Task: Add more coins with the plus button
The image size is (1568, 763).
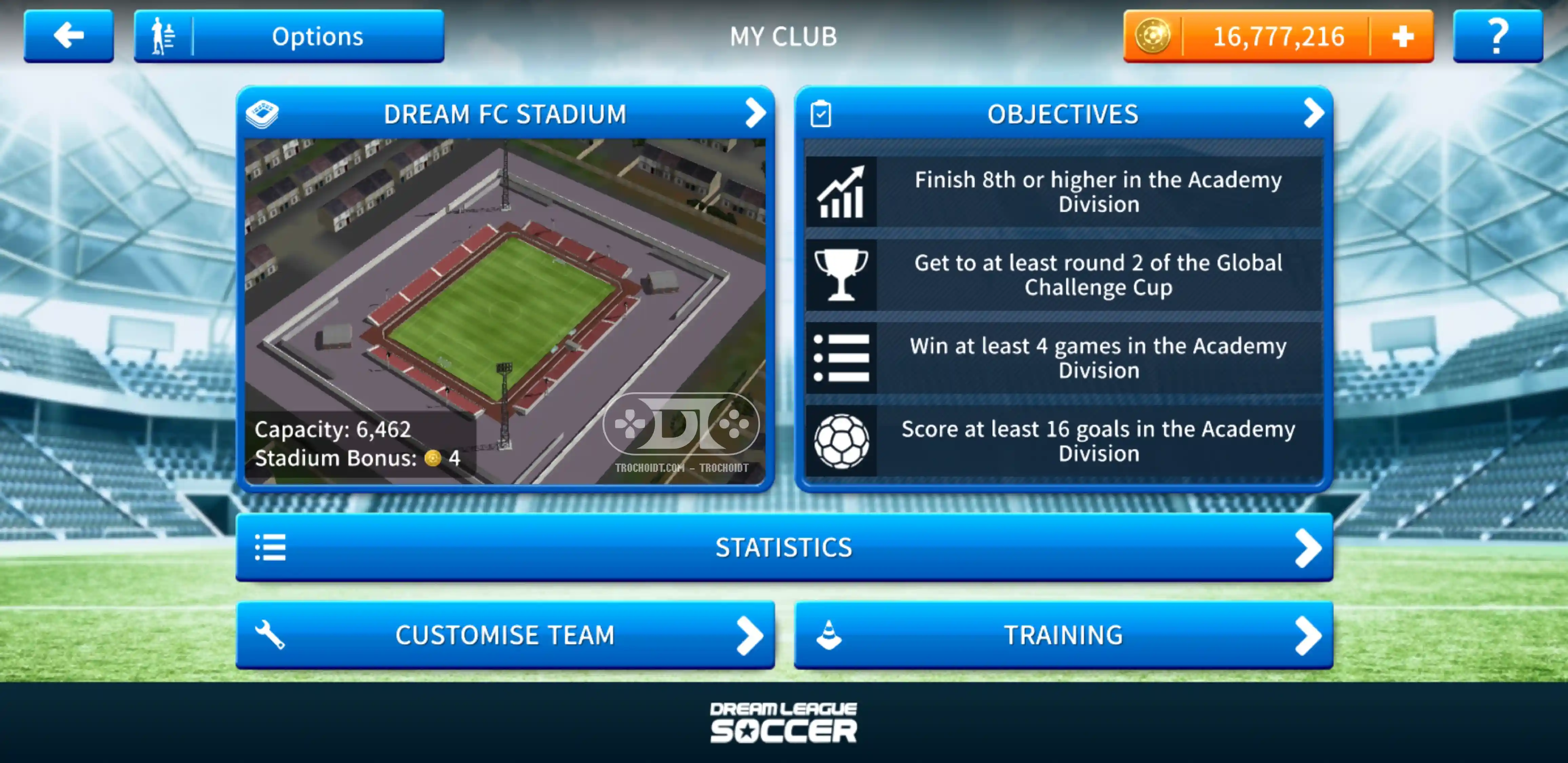Action: (1403, 37)
